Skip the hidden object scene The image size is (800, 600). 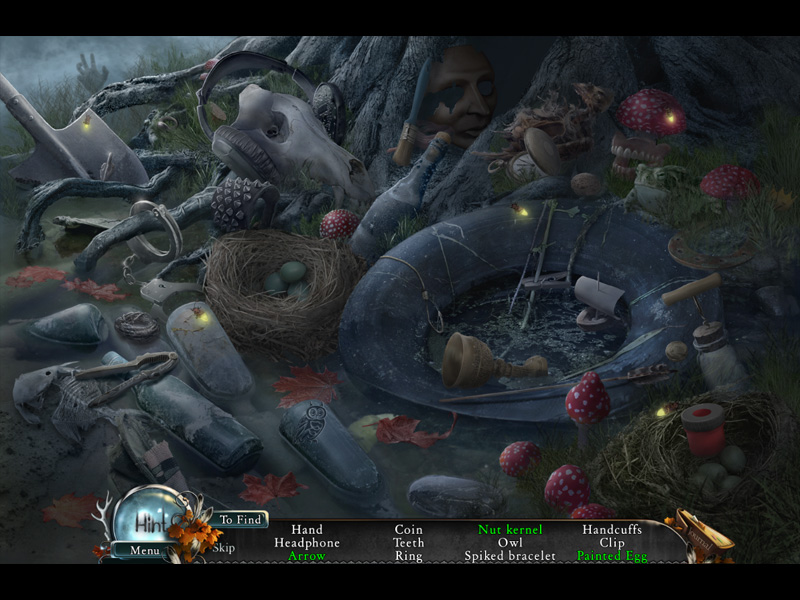click(225, 547)
